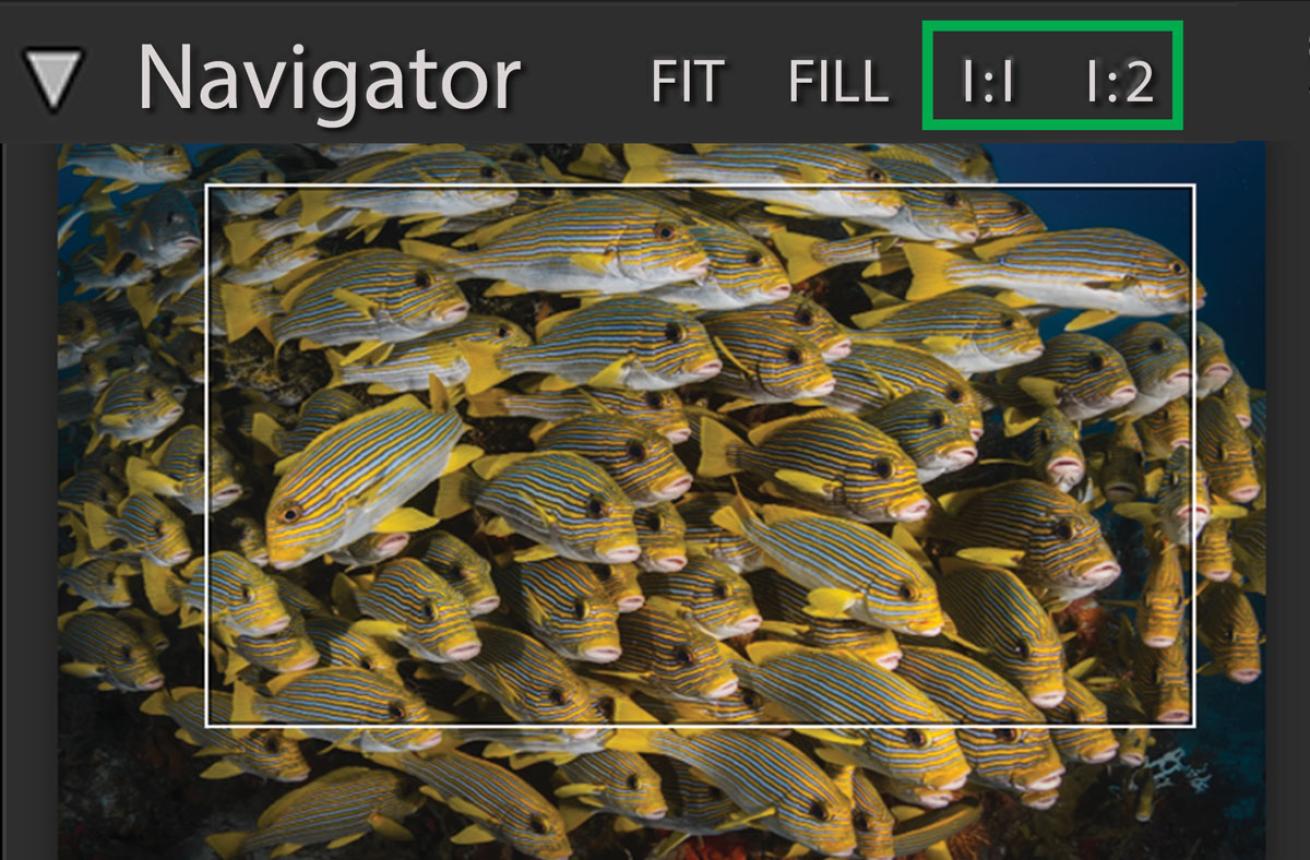Select the FIT zoom option

pos(686,81)
